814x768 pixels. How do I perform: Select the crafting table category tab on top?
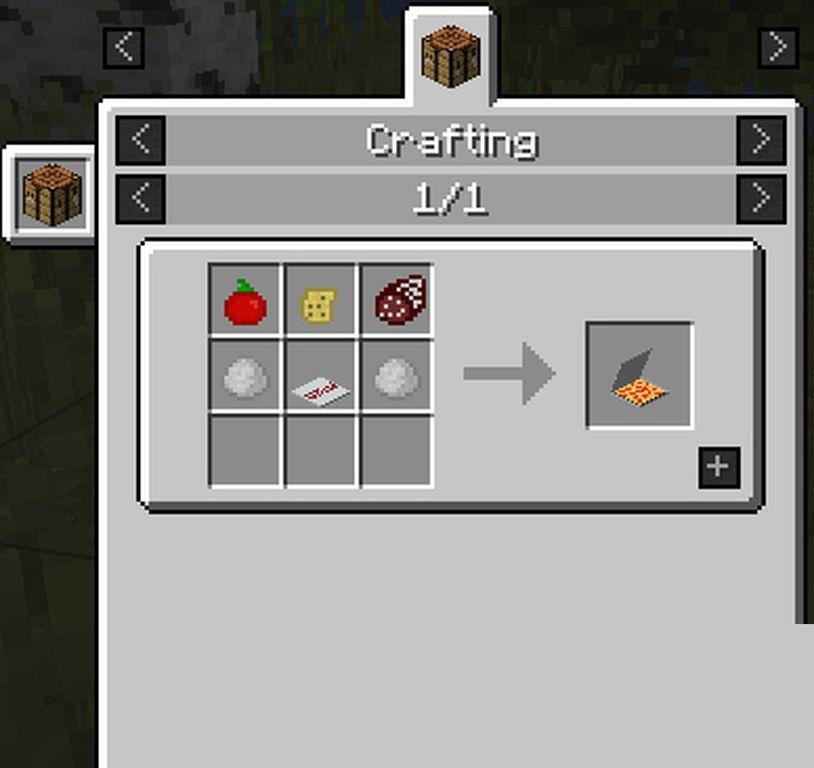click(x=450, y=58)
